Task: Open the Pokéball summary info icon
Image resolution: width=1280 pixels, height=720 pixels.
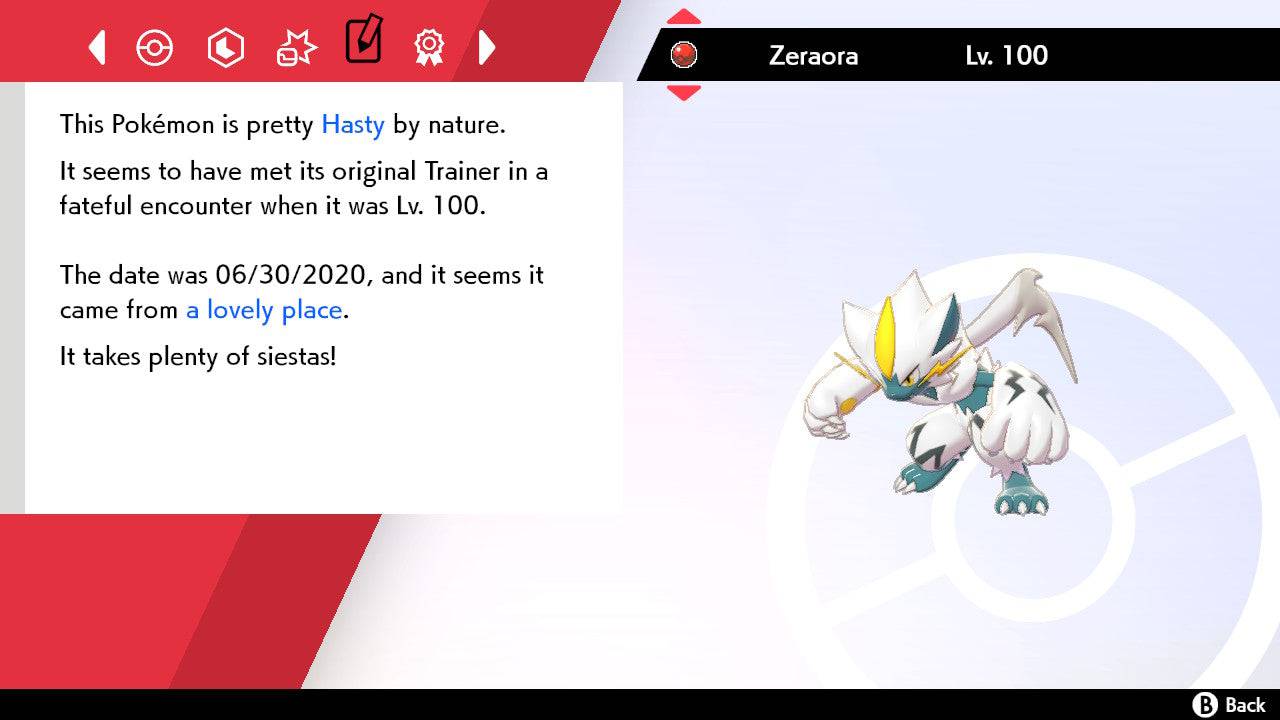Action: (x=155, y=46)
